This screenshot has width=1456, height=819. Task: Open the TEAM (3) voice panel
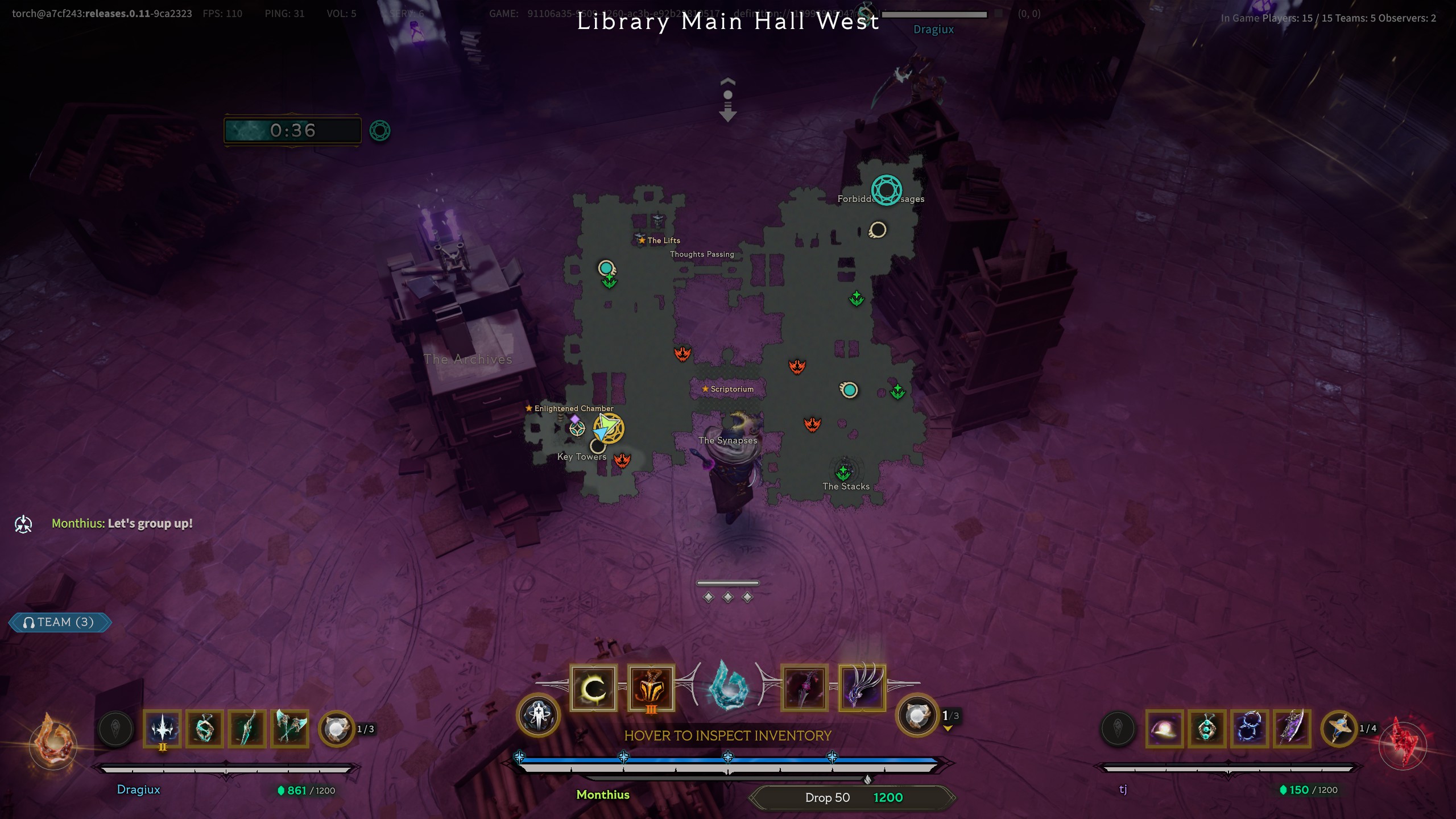pyautogui.click(x=60, y=622)
